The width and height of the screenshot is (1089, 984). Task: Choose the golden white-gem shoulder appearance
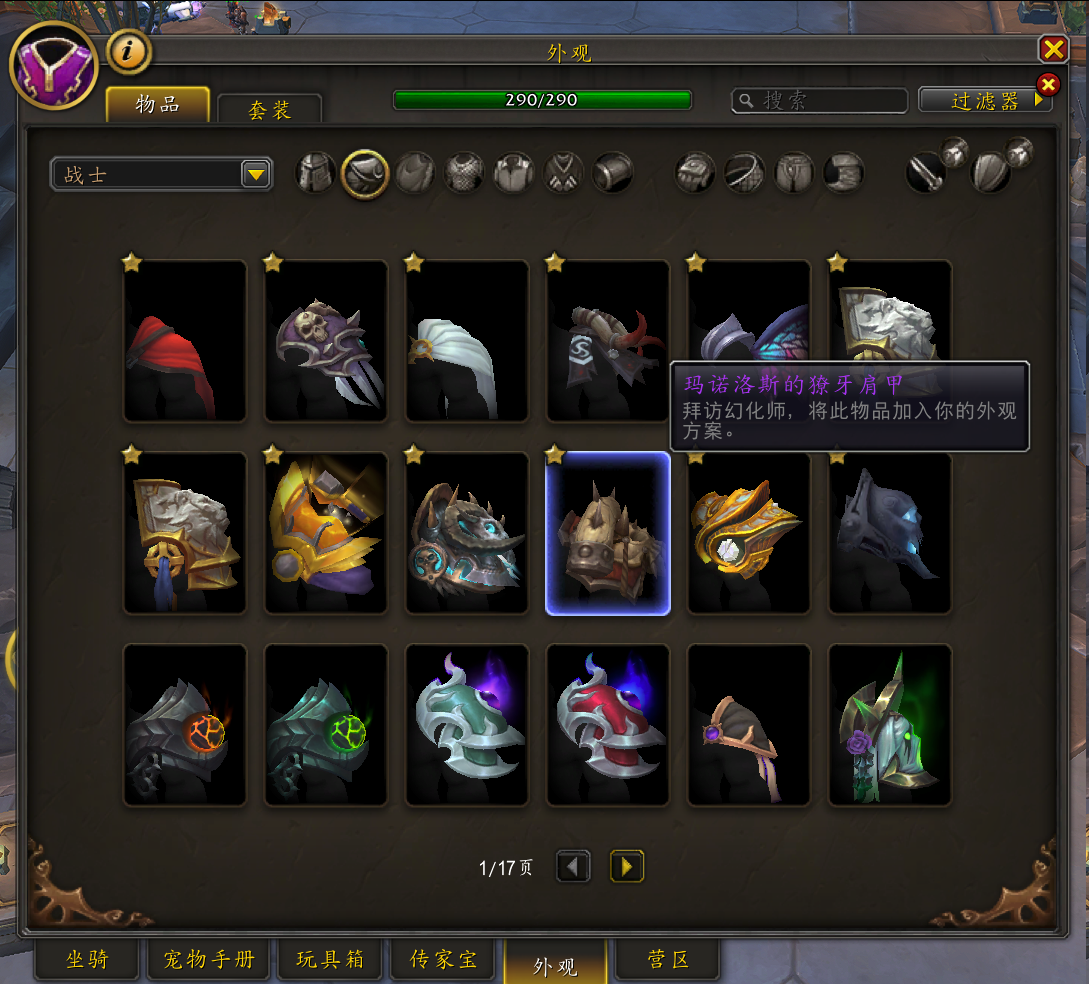(x=749, y=534)
